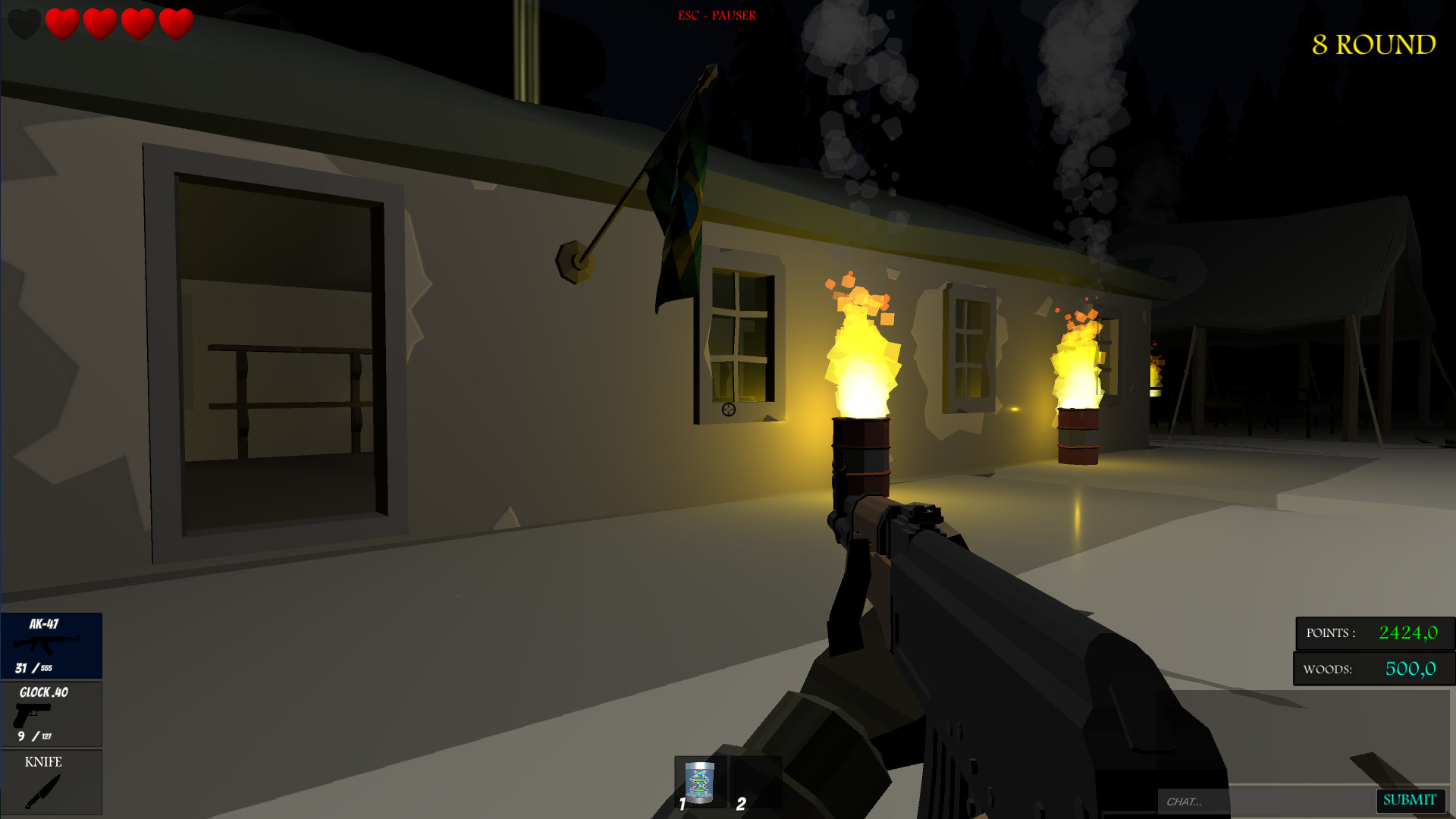Select the DNA vial in hotbar slot 1
The height and width of the screenshot is (819, 1456).
699,781
